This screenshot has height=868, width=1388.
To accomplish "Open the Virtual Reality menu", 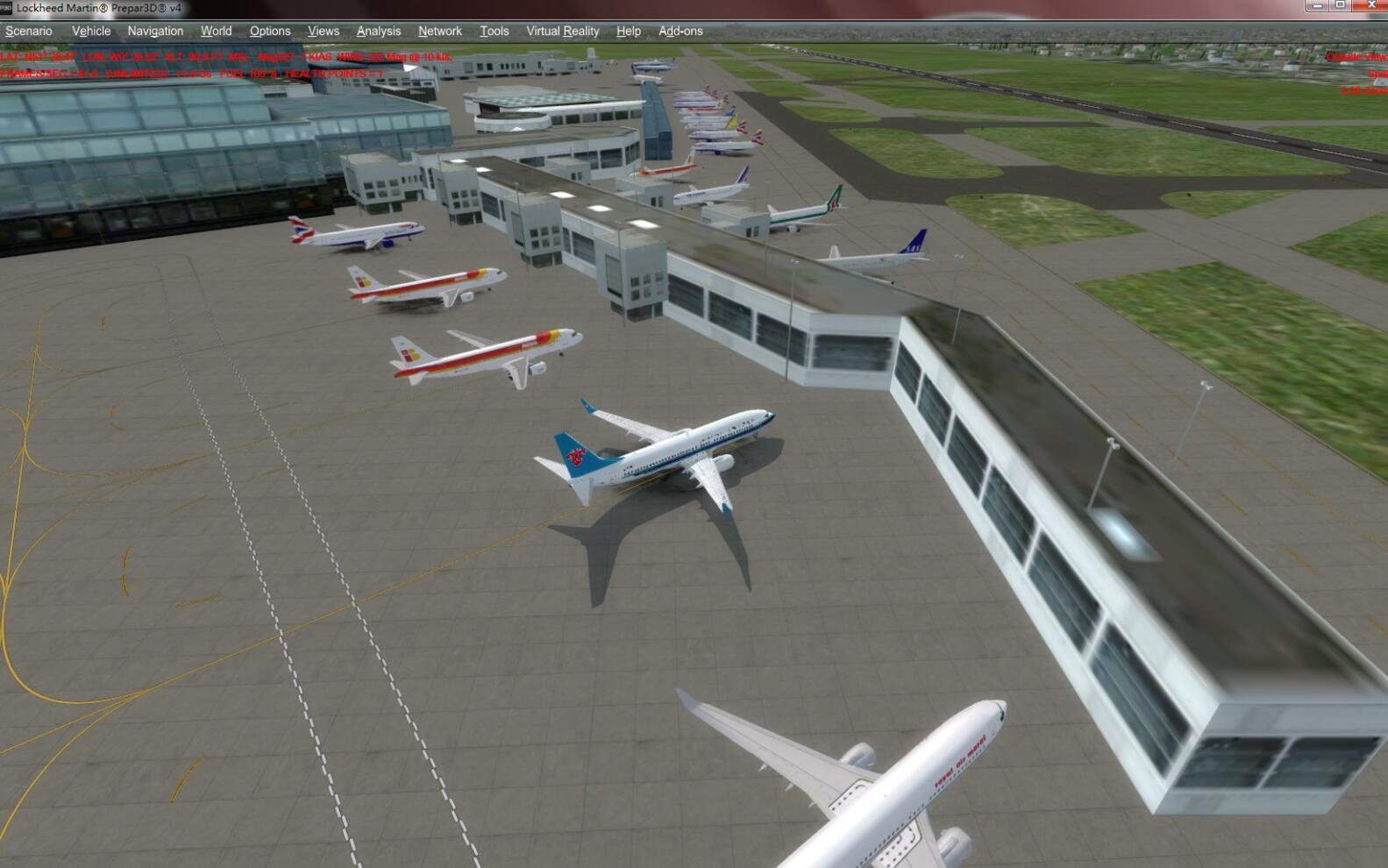I will tap(563, 31).
